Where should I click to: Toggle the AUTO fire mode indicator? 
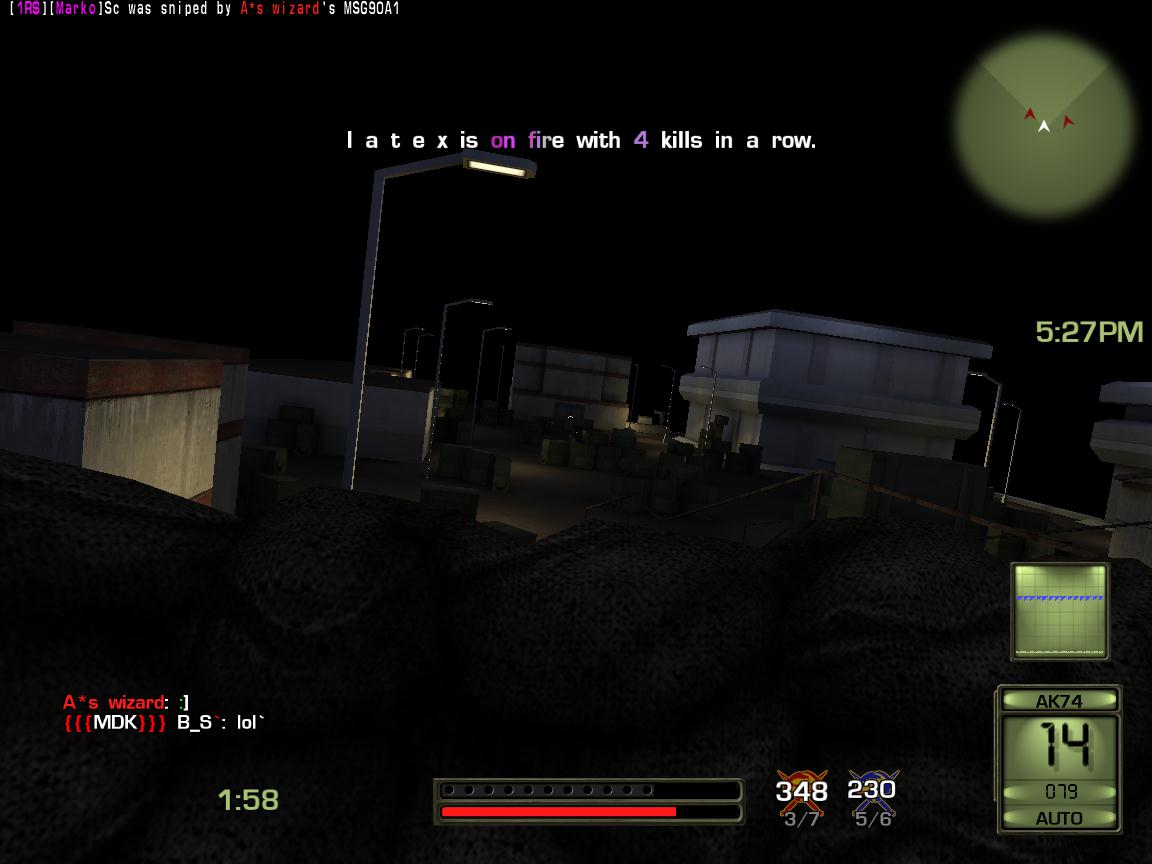coord(1059,818)
